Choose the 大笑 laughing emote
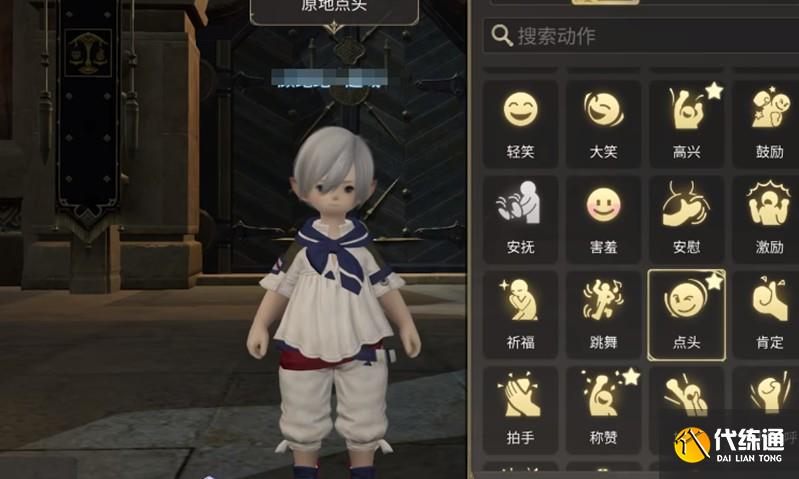This screenshot has width=799, height=479. pyautogui.click(x=603, y=120)
